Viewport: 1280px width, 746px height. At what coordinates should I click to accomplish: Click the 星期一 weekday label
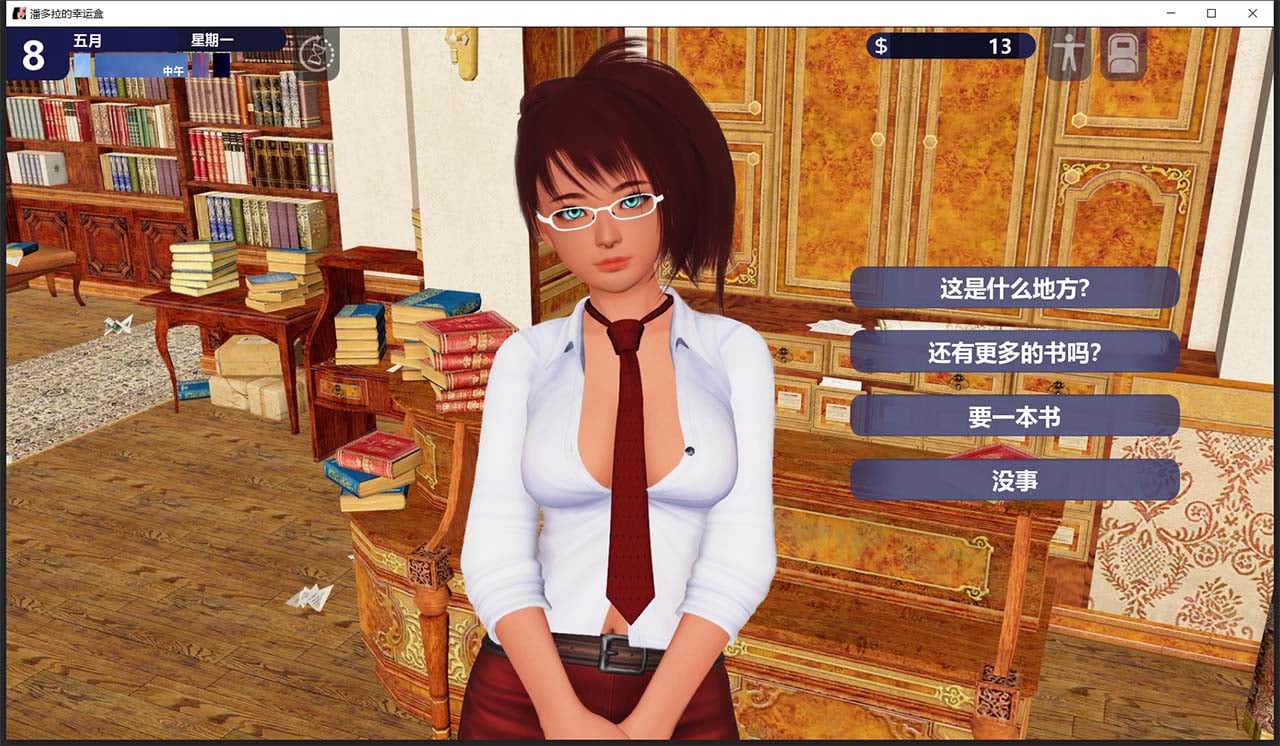[x=212, y=38]
